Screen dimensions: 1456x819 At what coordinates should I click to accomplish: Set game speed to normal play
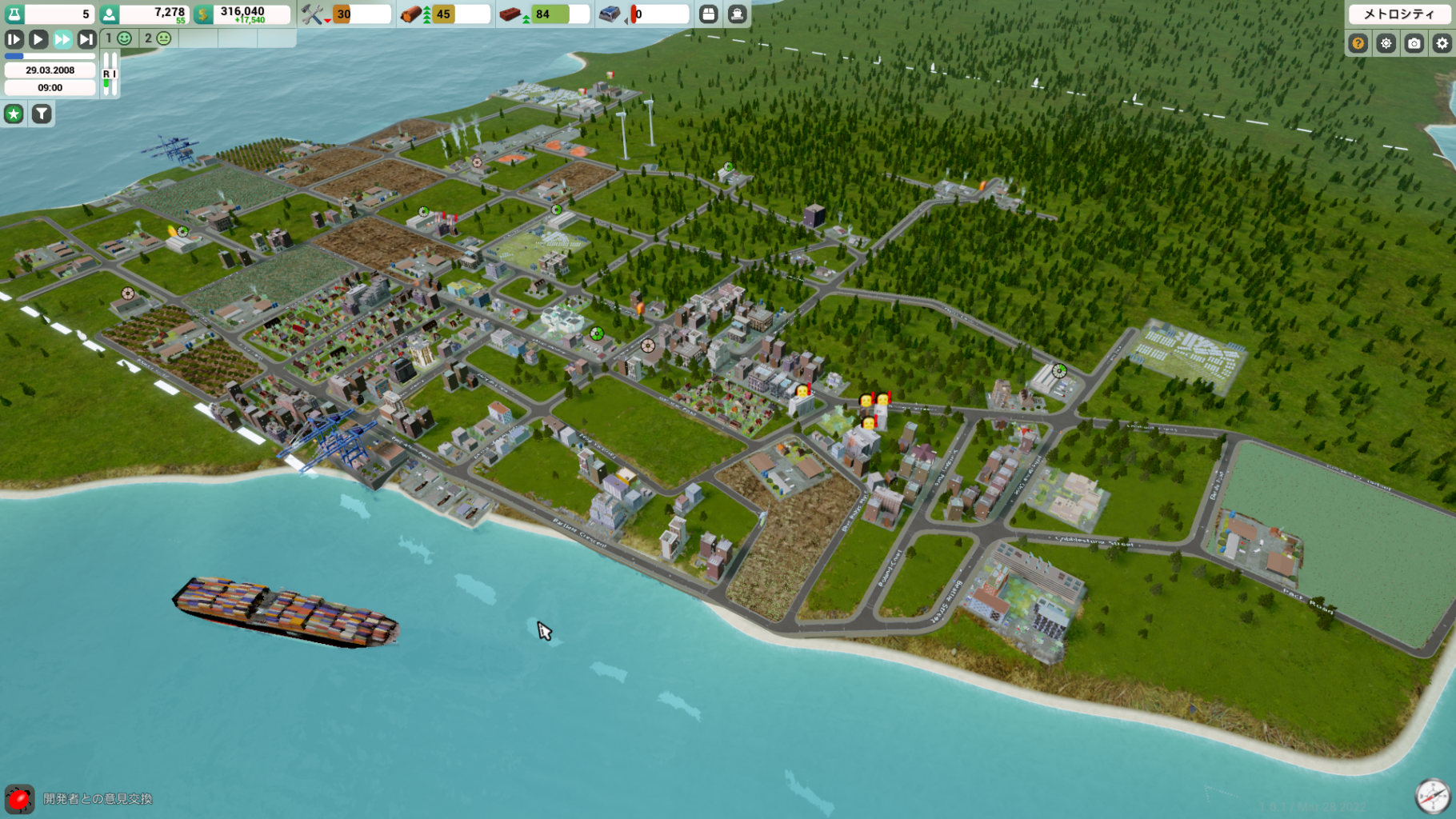pyautogui.click(x=38, y=39)
